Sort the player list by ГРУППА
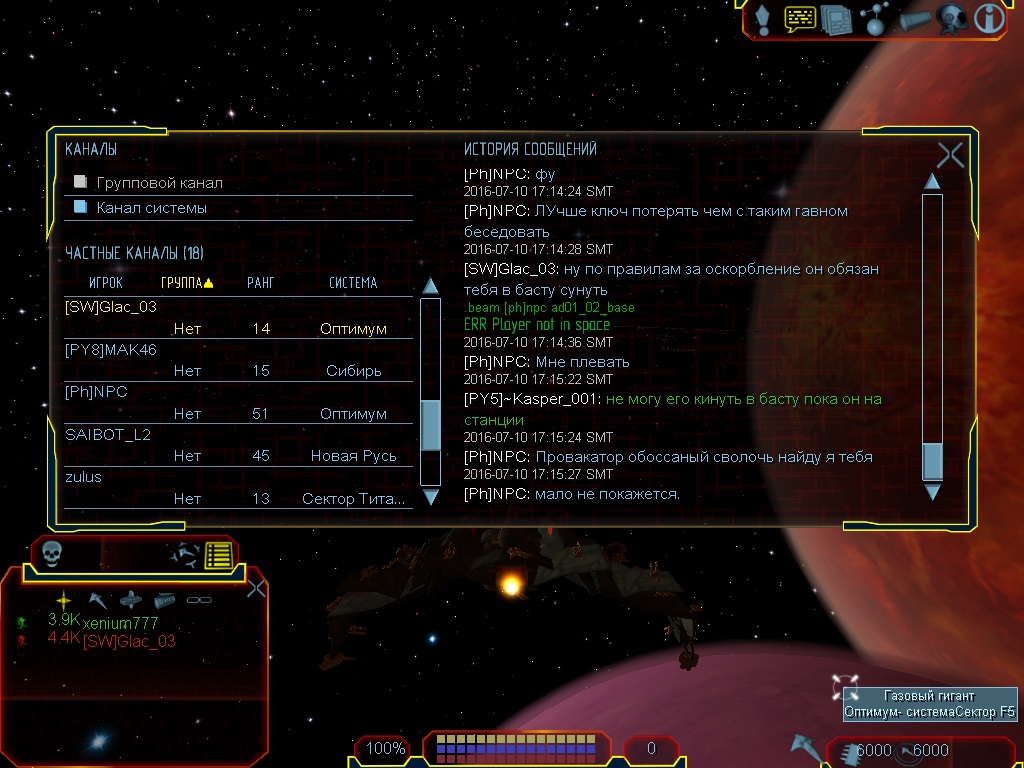Image resolution: width=1024 pixels, height=768 pixels. pyautogui.click(x=186, y=283)
